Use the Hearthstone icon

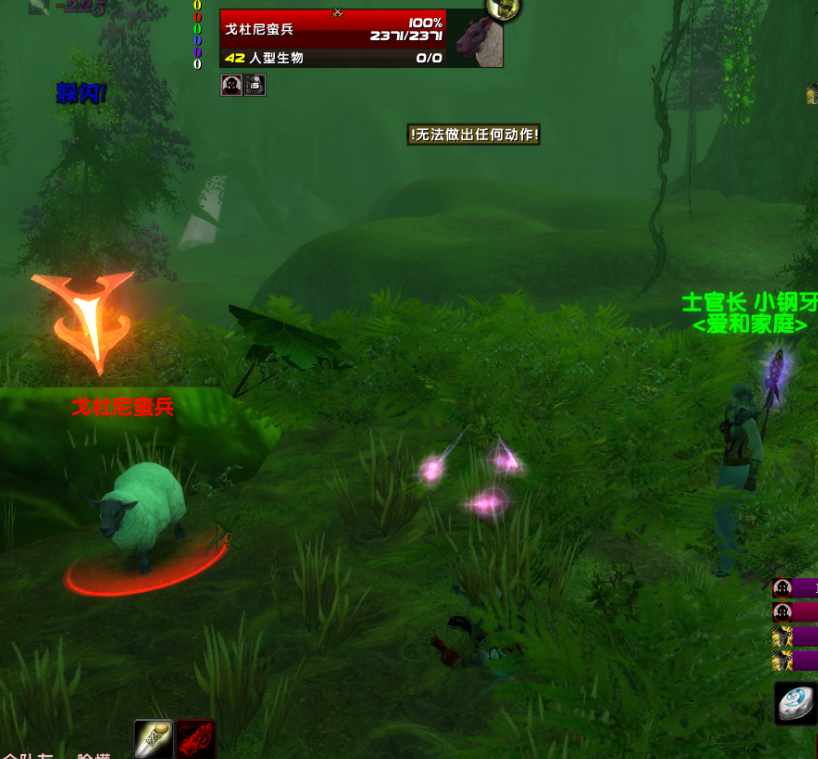pyautogui.click(x=795, y=702)
